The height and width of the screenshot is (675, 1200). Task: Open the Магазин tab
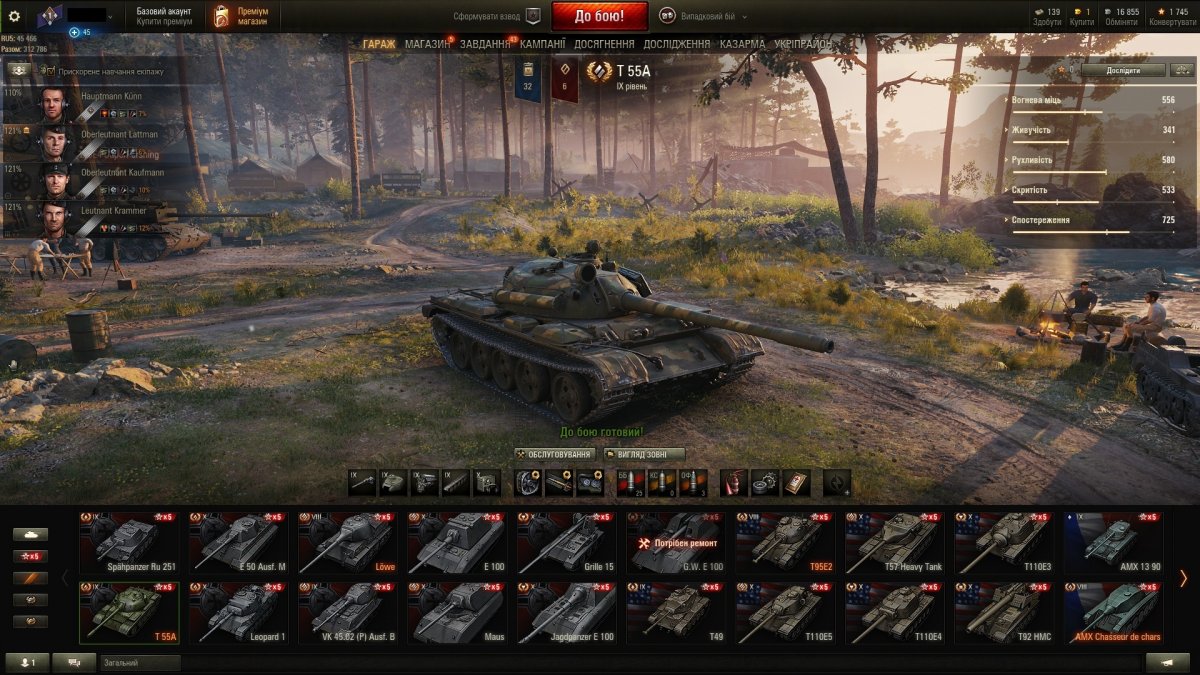[427, 44]
